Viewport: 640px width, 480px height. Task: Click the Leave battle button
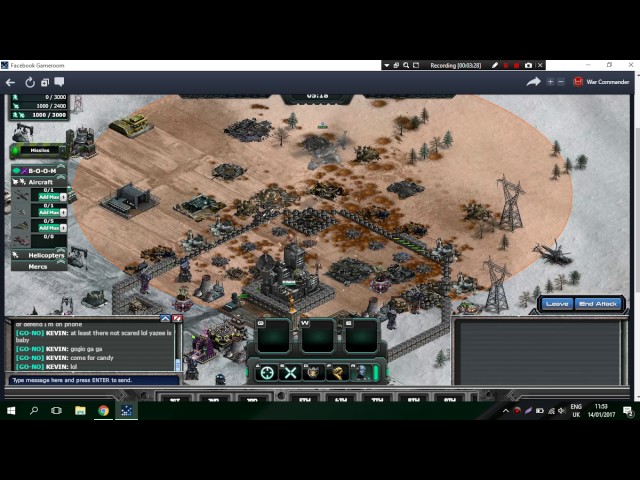(557, 303)
